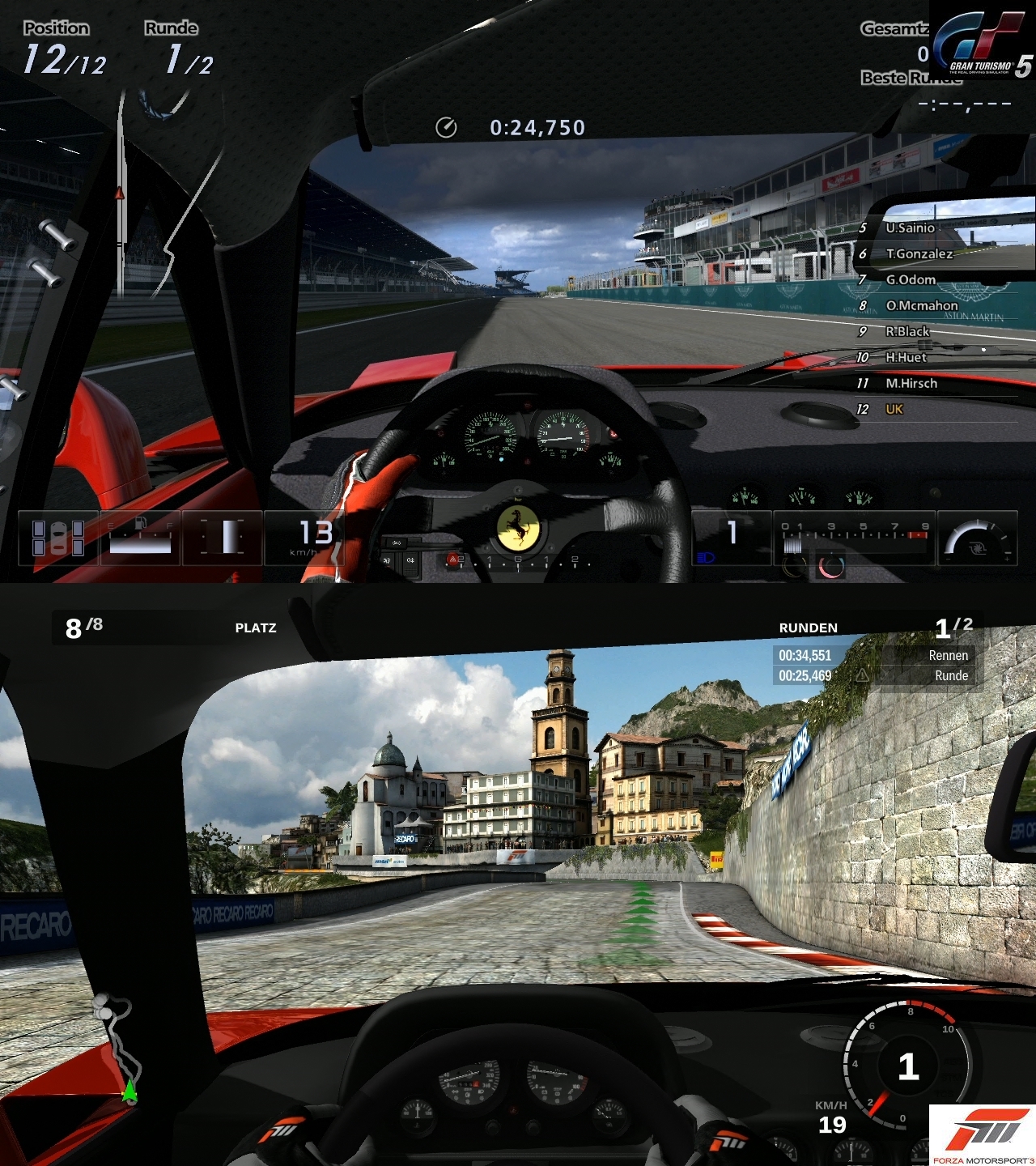Pick H.Huet from the standings list
The width and height of the screenshot is (1036, 1166).
[x=906, y=358]
